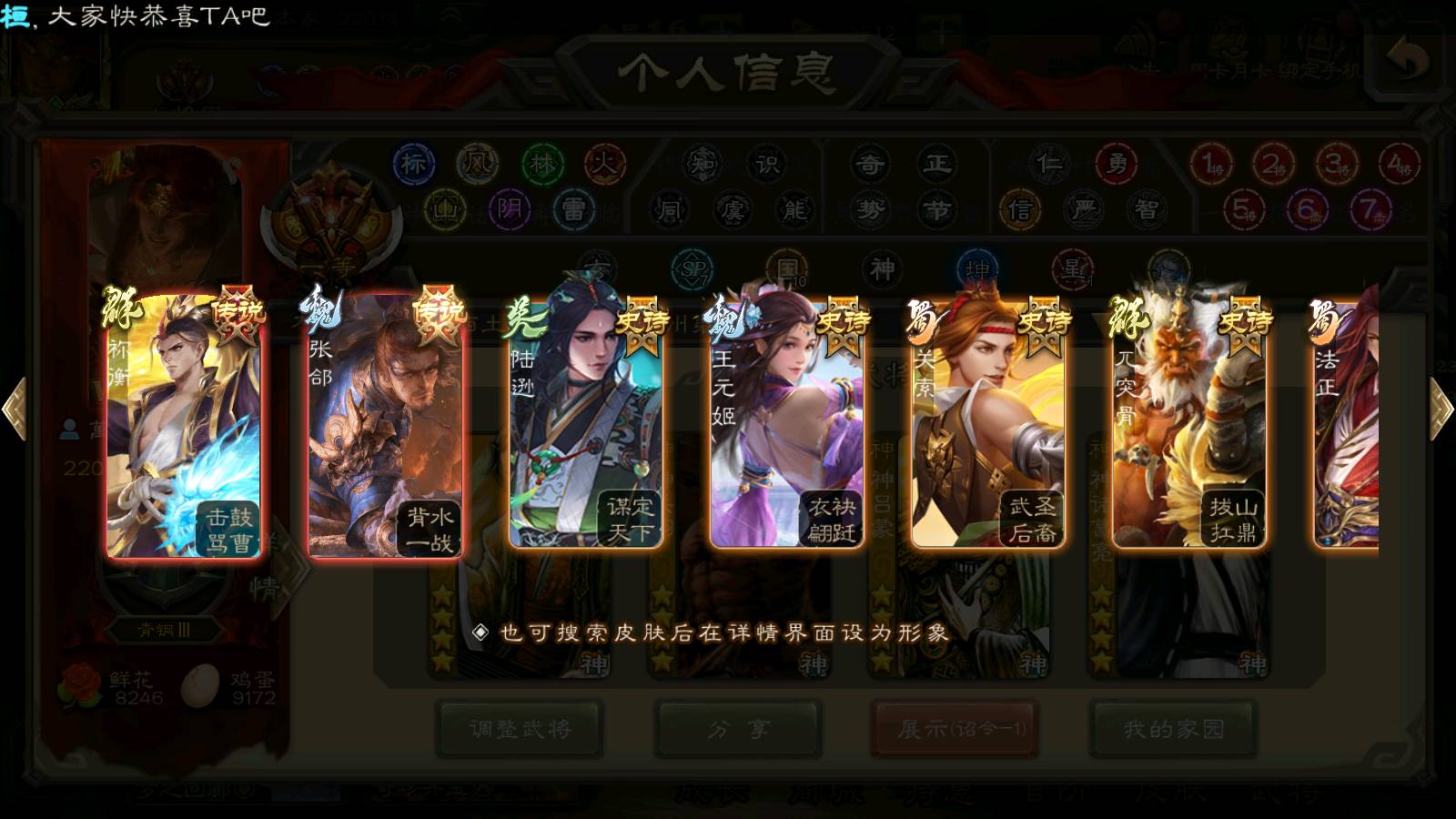Select the 祢衡 击鼓骂曹 skin card
1456x819 pixels.
click(x=184, y=426)
